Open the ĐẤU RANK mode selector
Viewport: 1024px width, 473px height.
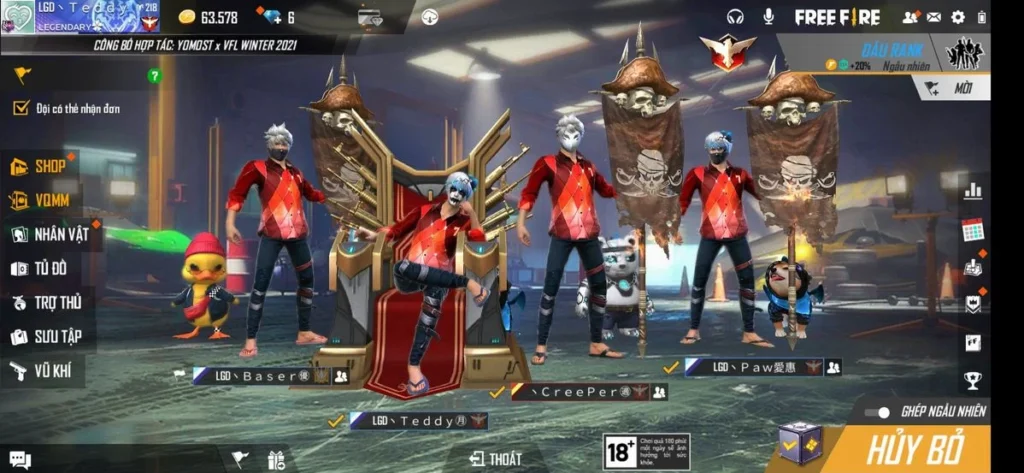coord(882,53)
